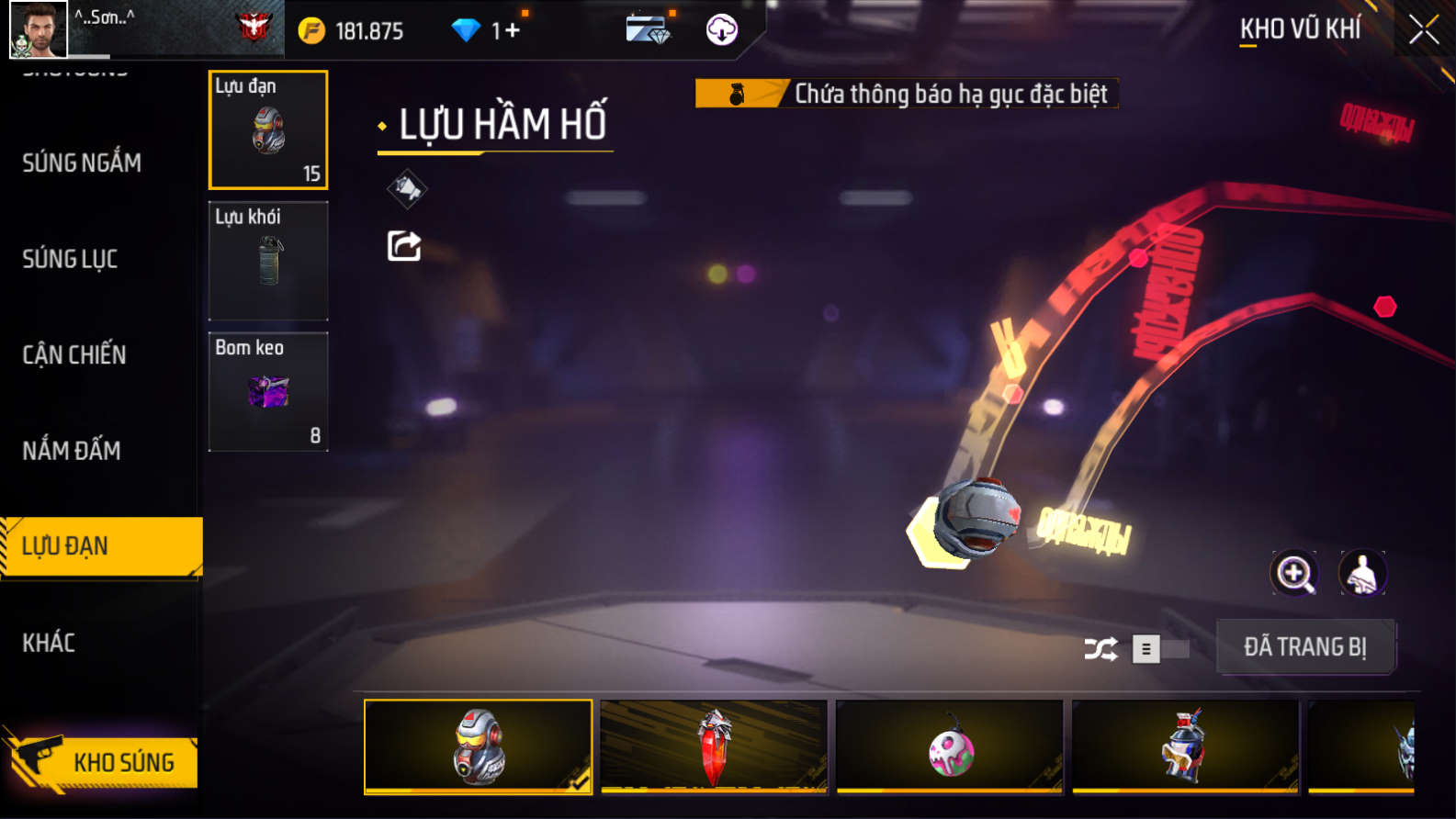Click the magnifier zoom-in button
1456x819 pixels.
coord(1294,573)
